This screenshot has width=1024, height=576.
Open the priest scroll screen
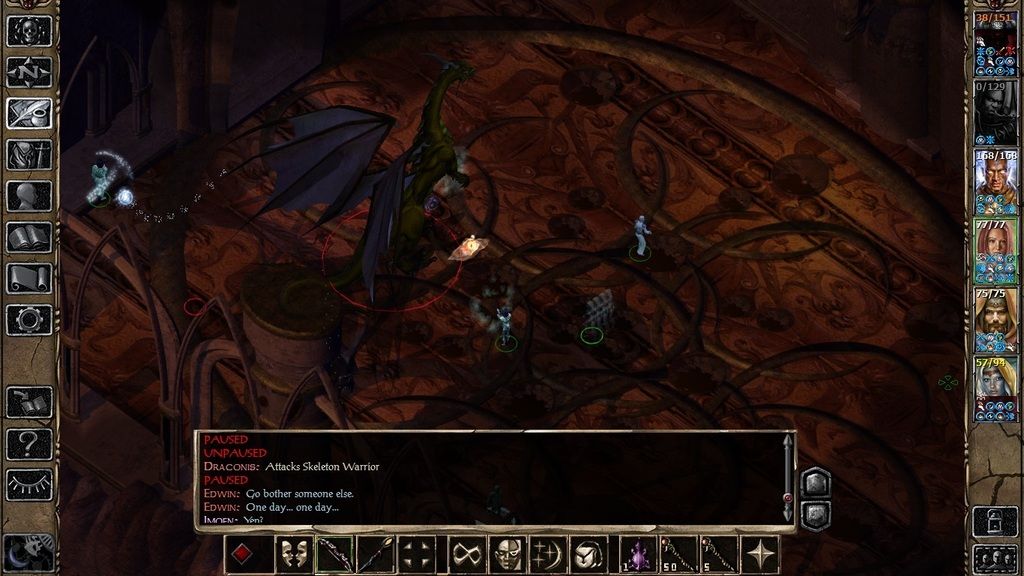(29, 278)
